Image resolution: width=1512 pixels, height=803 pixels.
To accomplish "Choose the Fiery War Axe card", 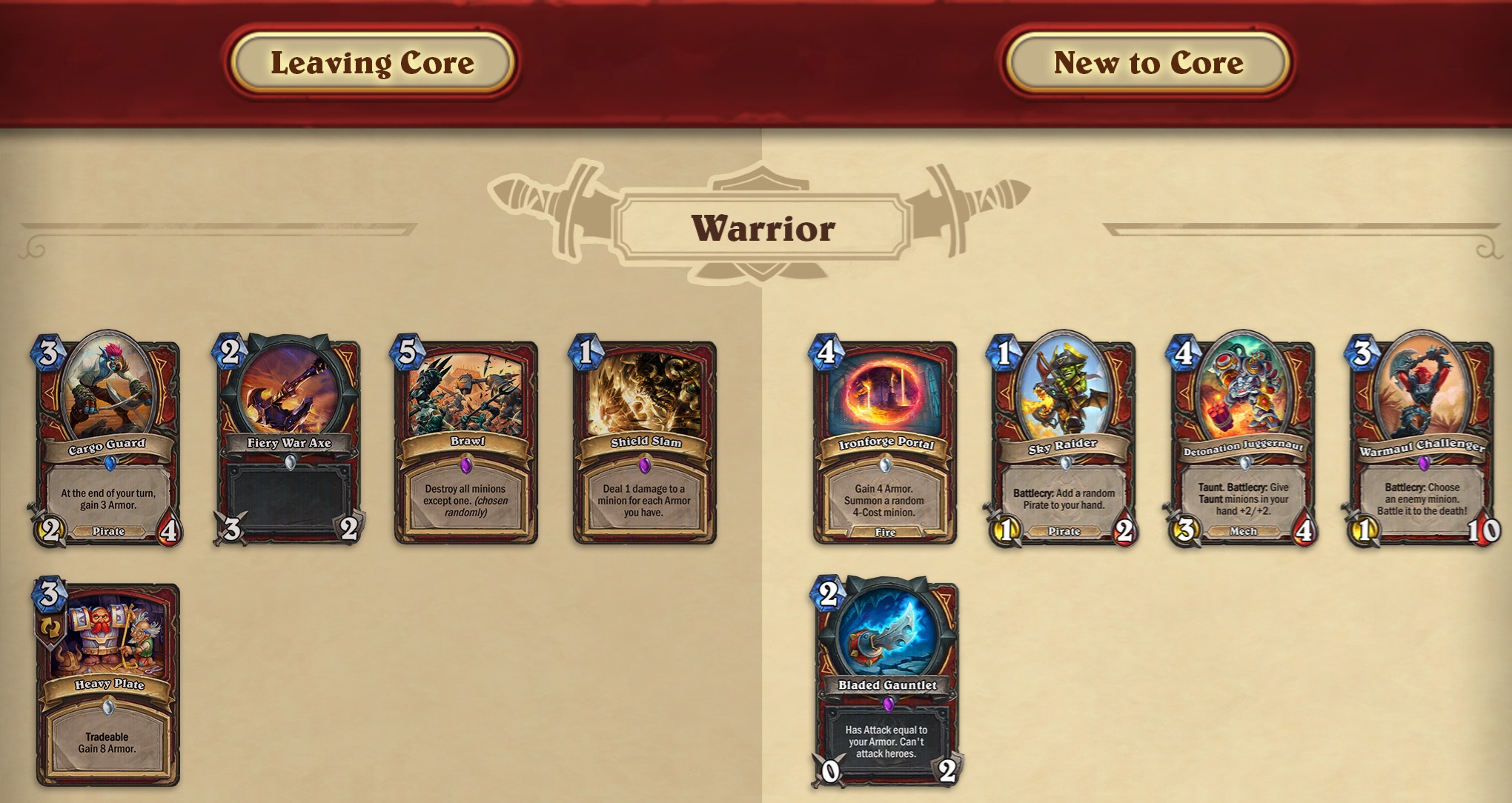I will 288,441.
